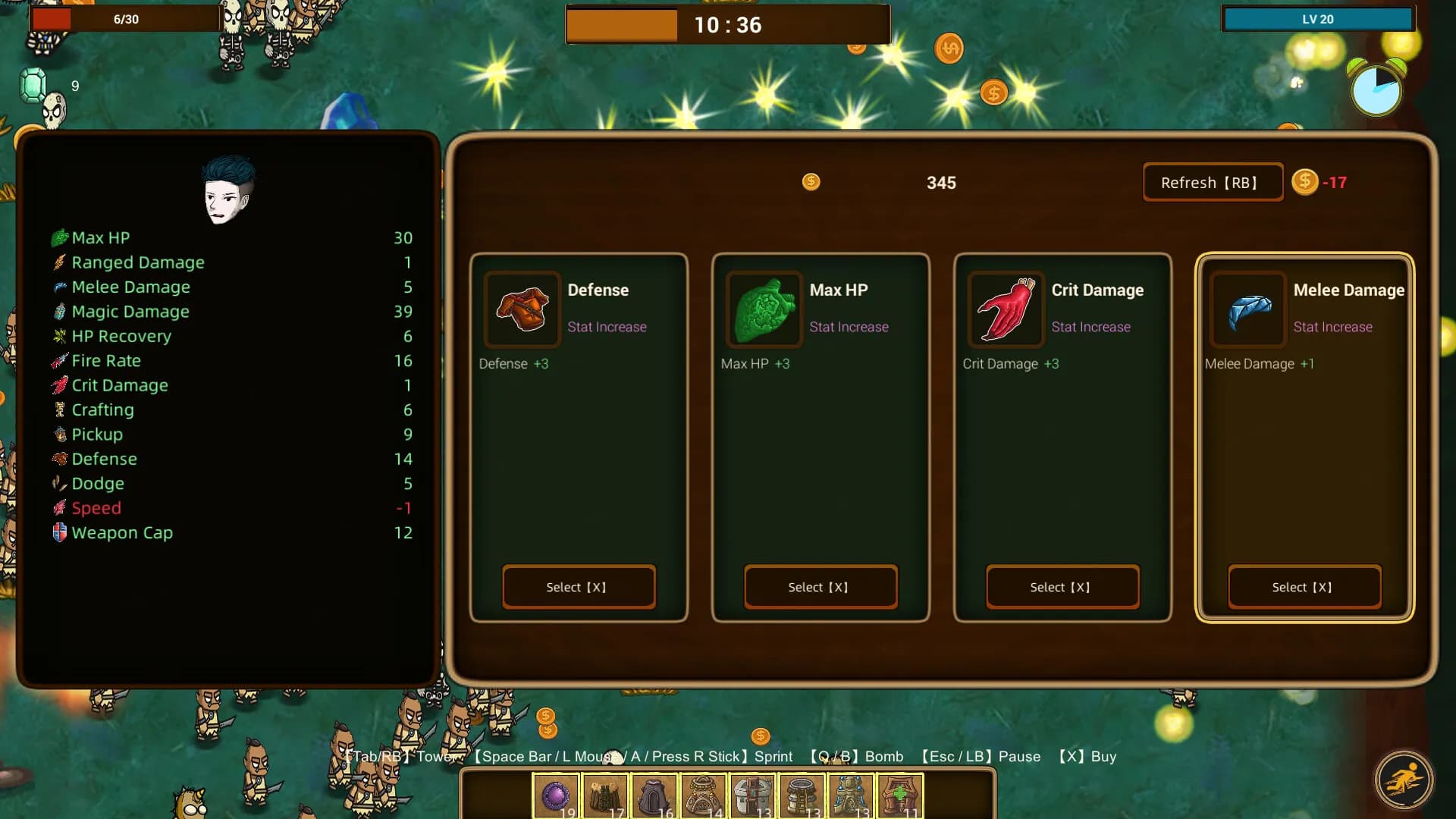Select the Crit Damage +3 upgrade
This screenshot has height=819, width=1456.
pos(1062,587)
